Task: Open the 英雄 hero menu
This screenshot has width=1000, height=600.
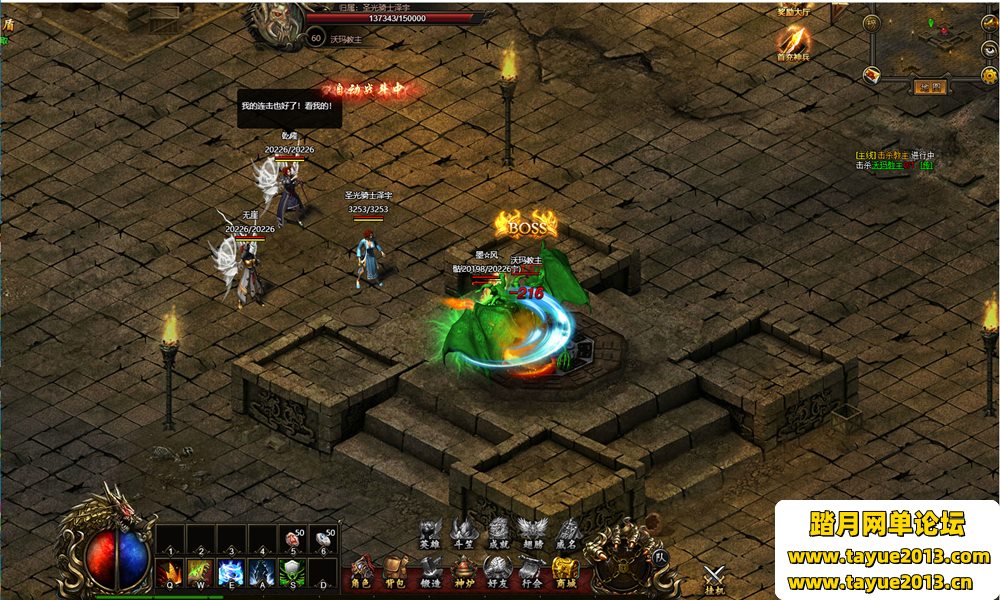Action: pyautogui.click(x=429, y=533)
